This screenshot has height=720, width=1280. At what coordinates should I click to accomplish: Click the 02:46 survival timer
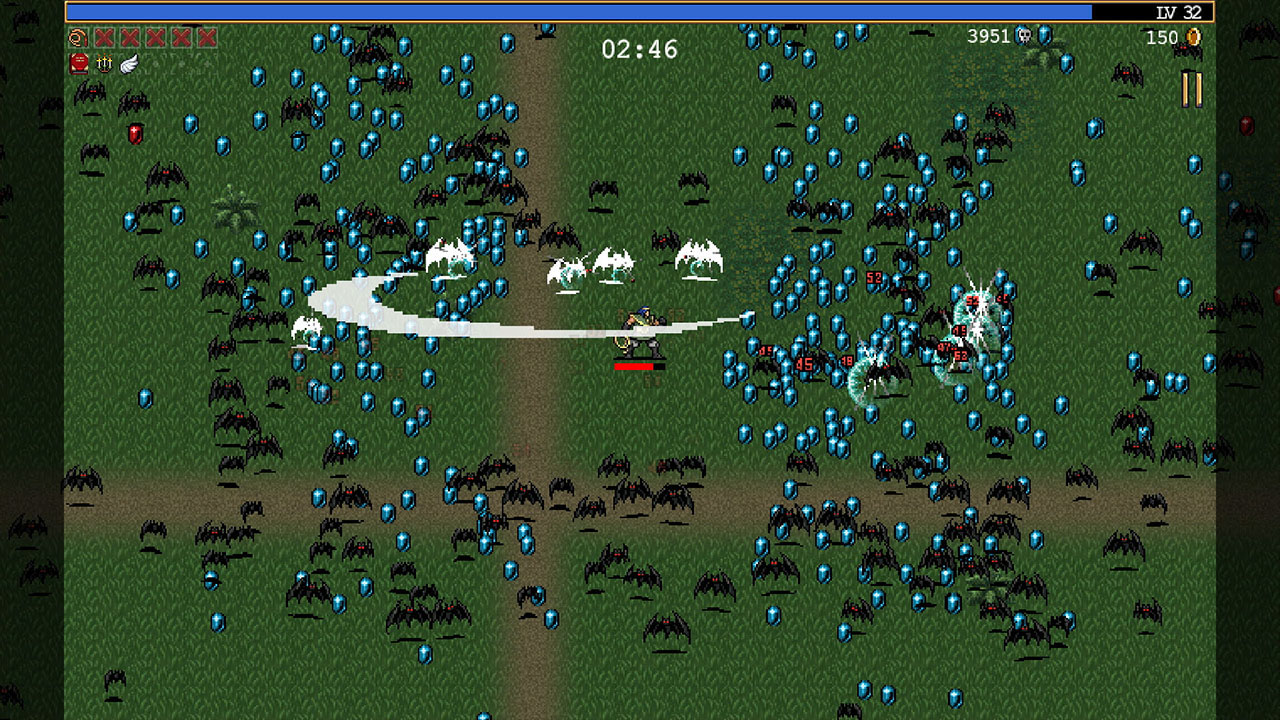pos(639,47)
